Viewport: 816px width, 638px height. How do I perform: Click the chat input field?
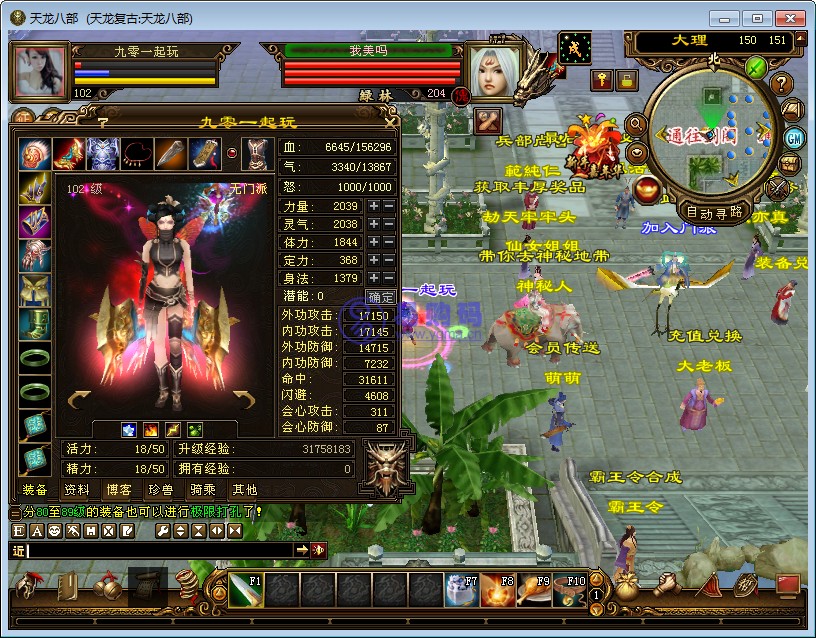pyautogui.click(x=160, y=550)
